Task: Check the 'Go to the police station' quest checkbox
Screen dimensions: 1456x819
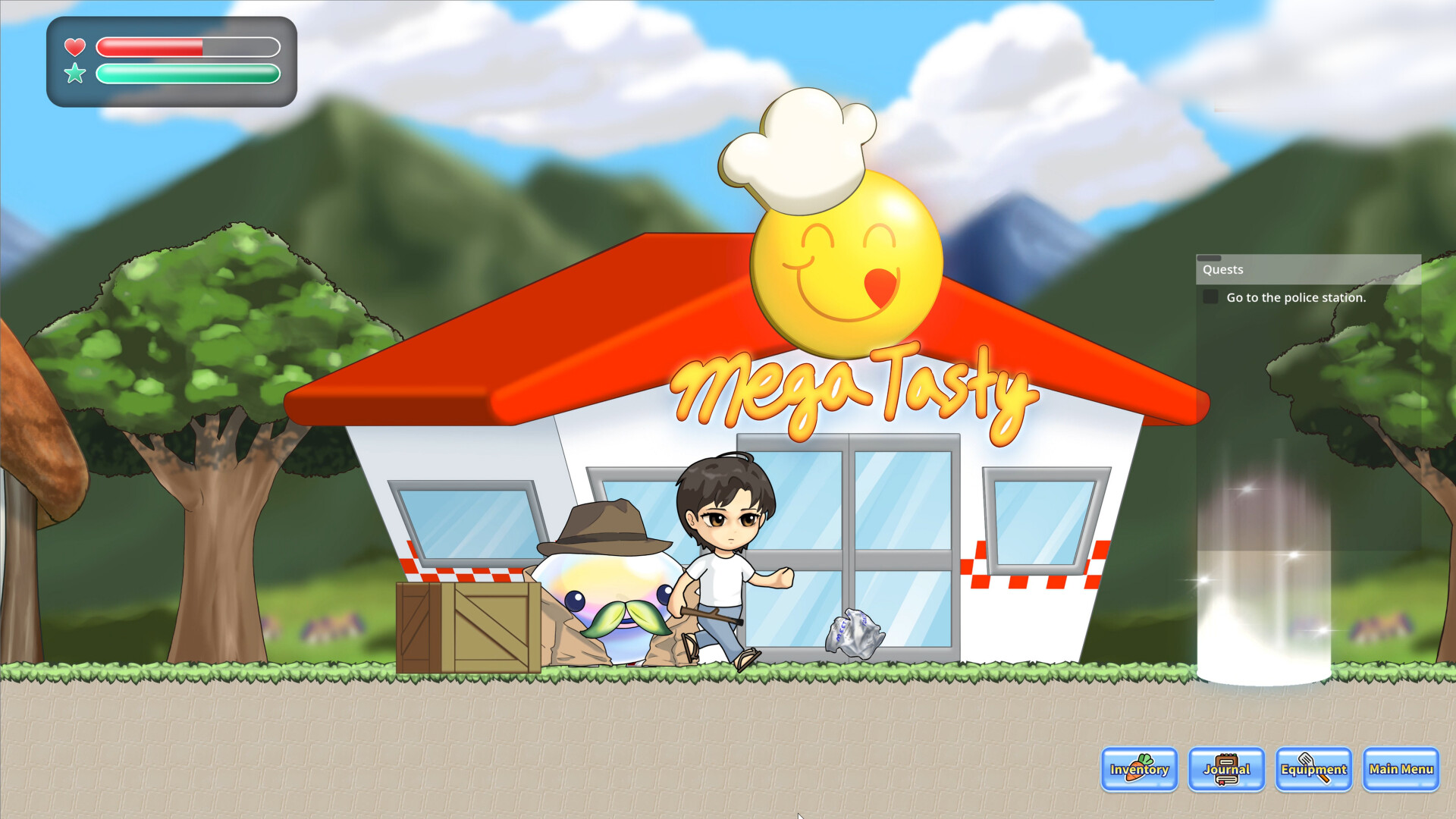Action: click(1210, 297)
